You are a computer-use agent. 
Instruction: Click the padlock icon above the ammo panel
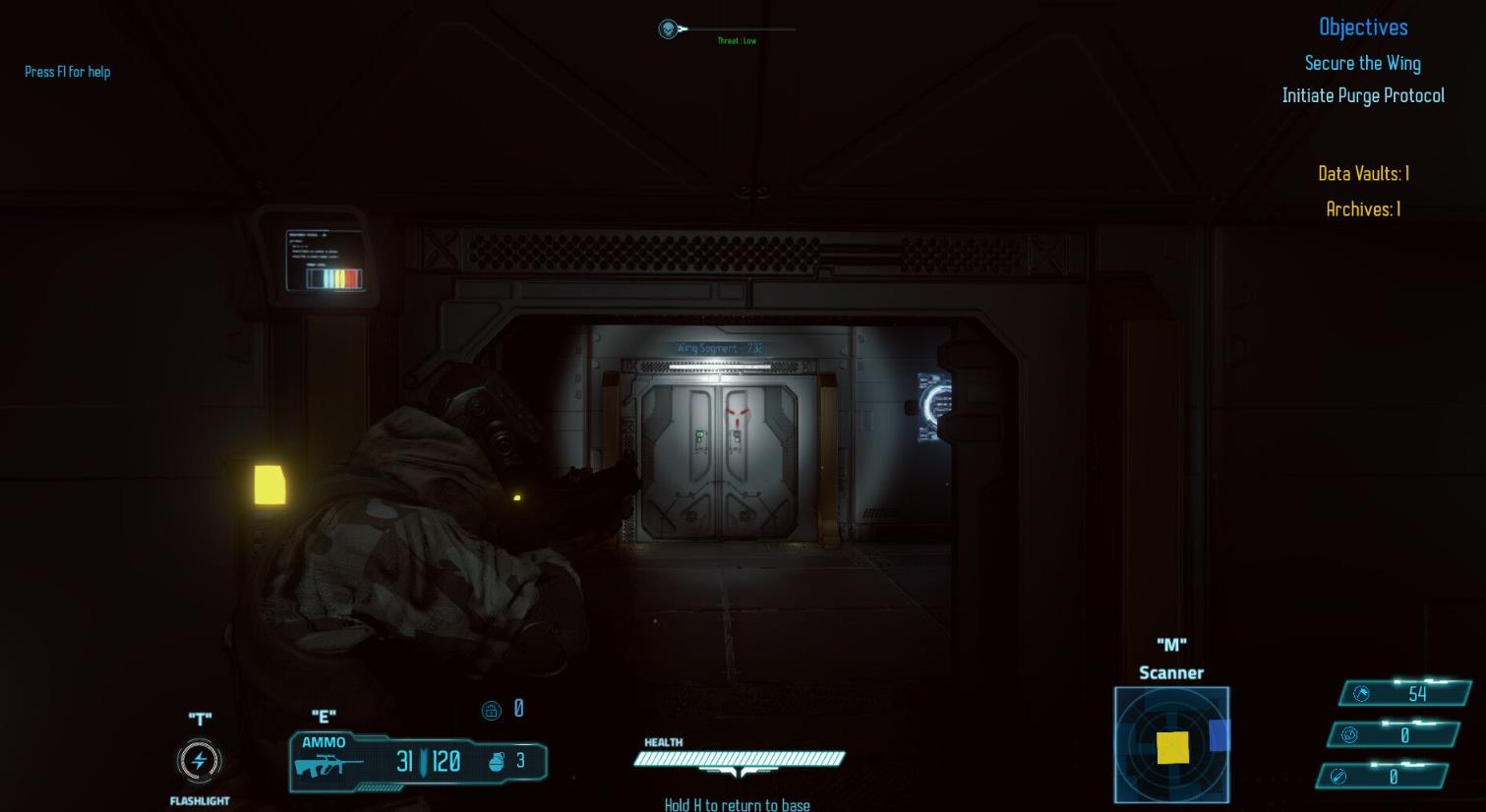tap(492, 710)
